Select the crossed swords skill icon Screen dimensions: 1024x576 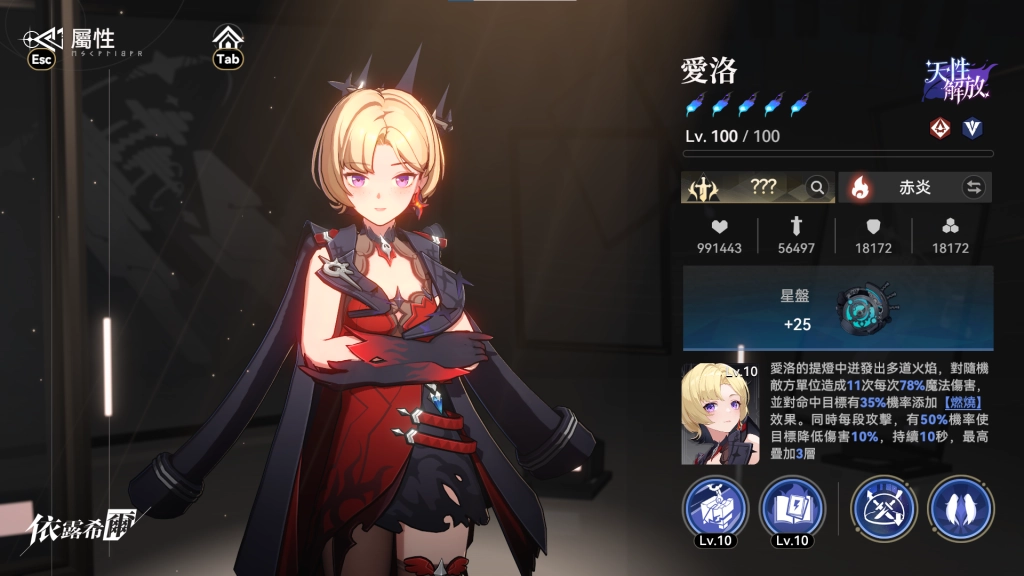(x=884, y=508)
